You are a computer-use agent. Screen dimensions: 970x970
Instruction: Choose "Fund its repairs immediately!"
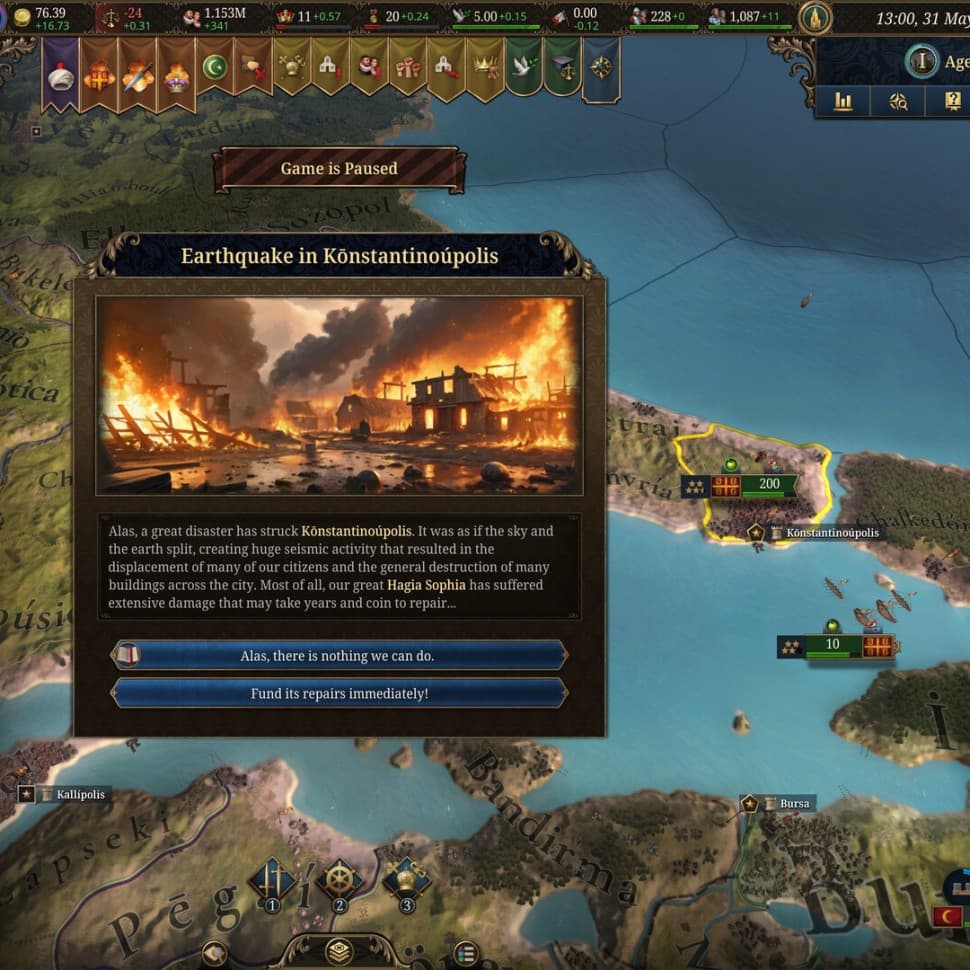pos(338,693)
